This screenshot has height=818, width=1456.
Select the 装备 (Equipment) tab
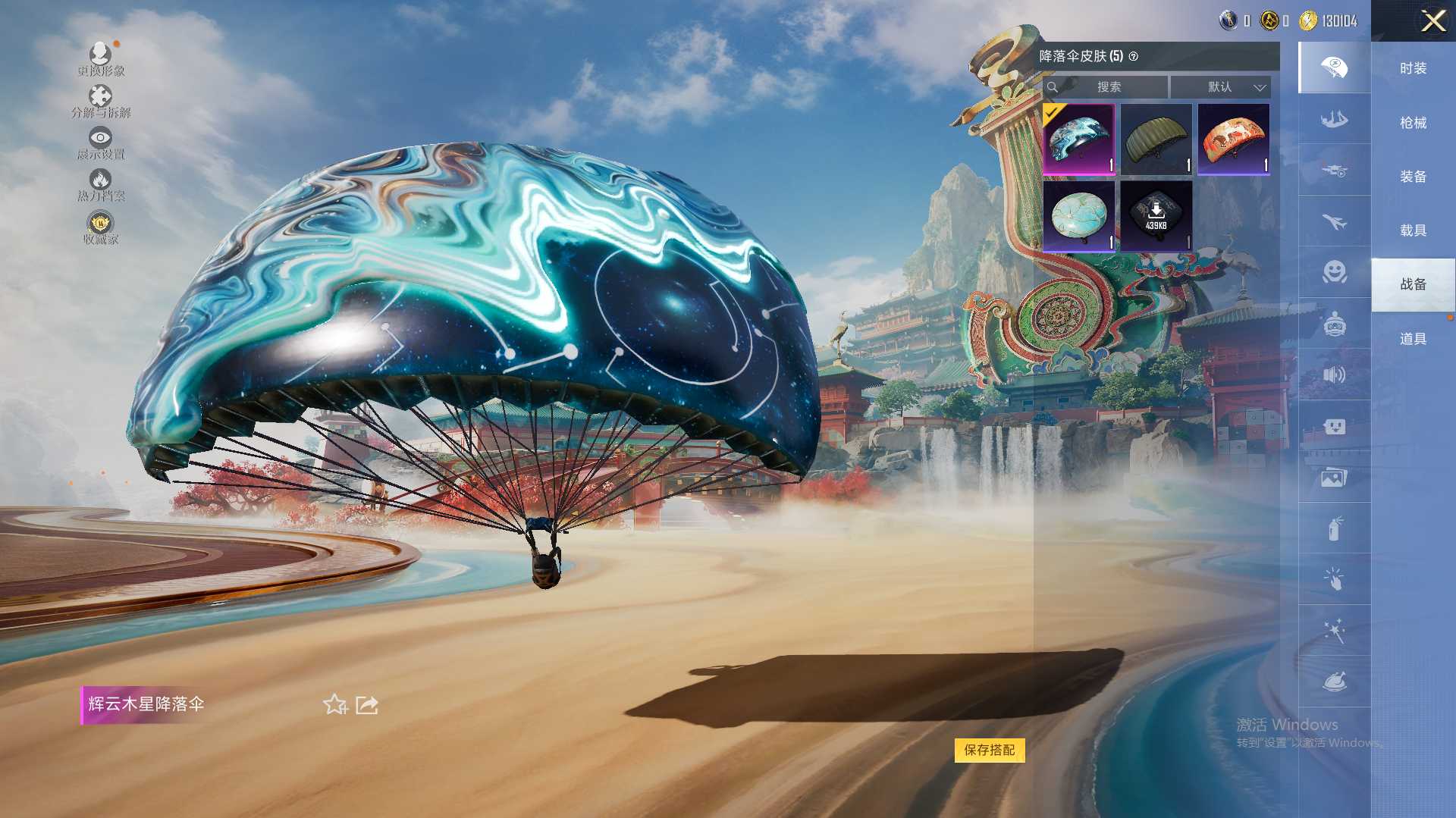[1413, 177]
